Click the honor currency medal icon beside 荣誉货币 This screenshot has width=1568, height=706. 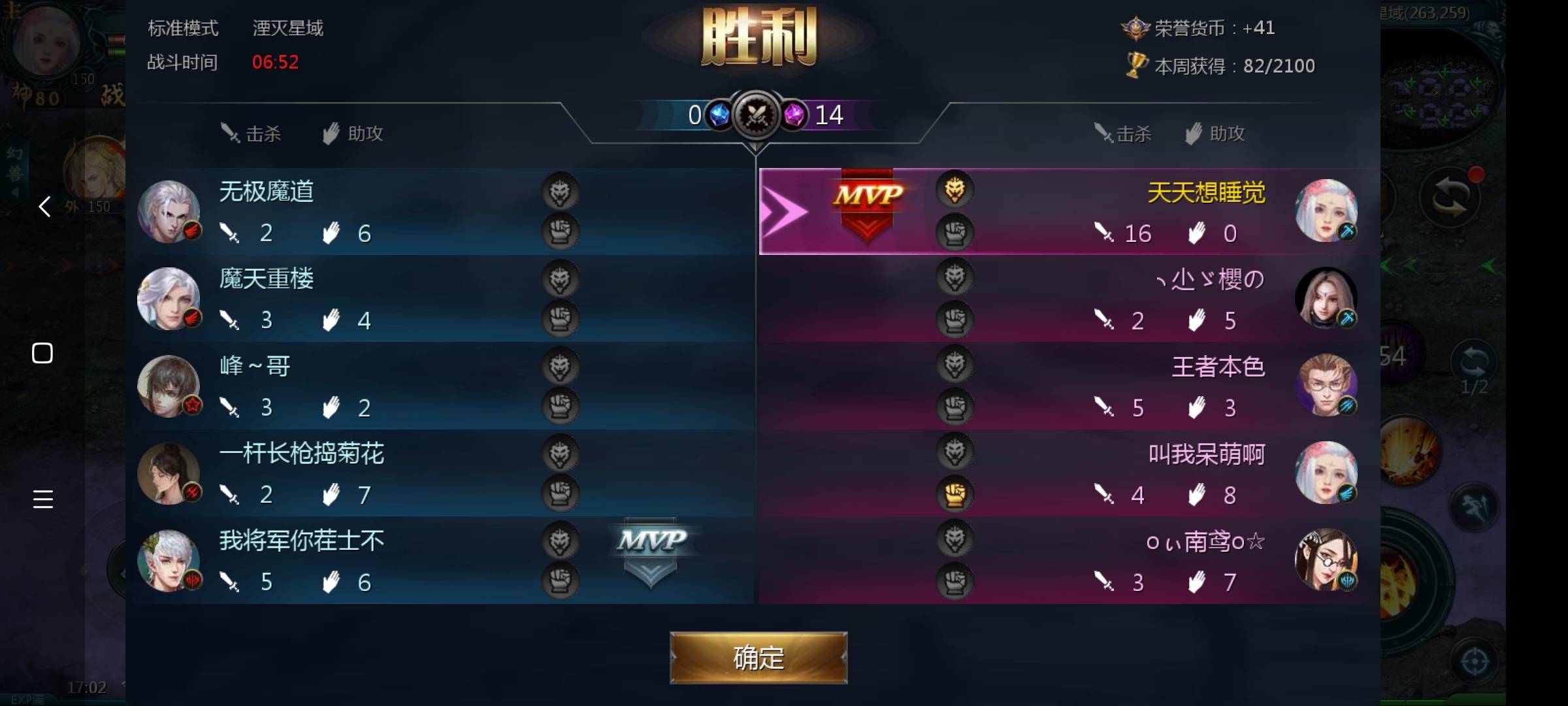(1136, 27)
